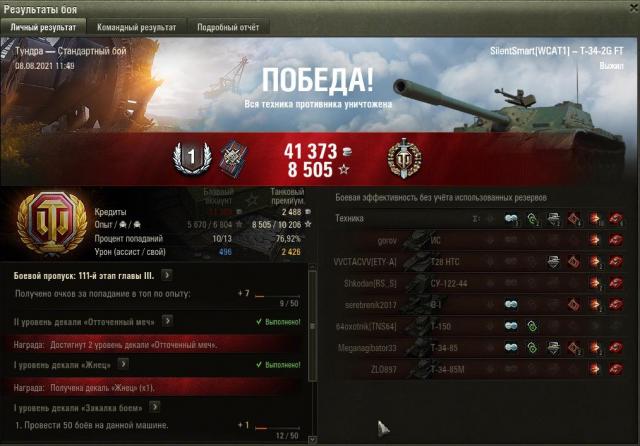Viewport: 640px width, 446px height.
Task: Expand the «Закалка боем» decal mission
Action: tap(155, 407)
